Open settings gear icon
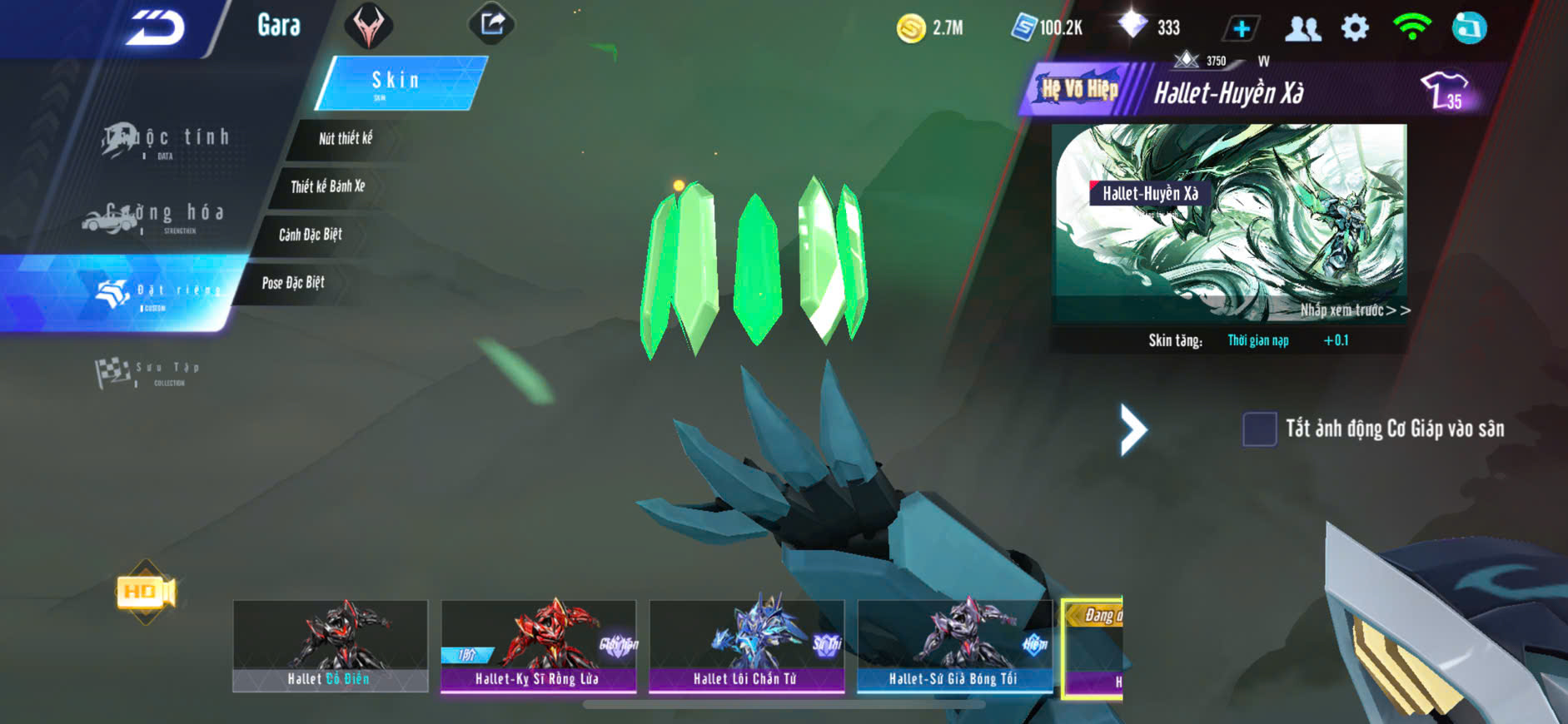 click(x=1355, y=28)
